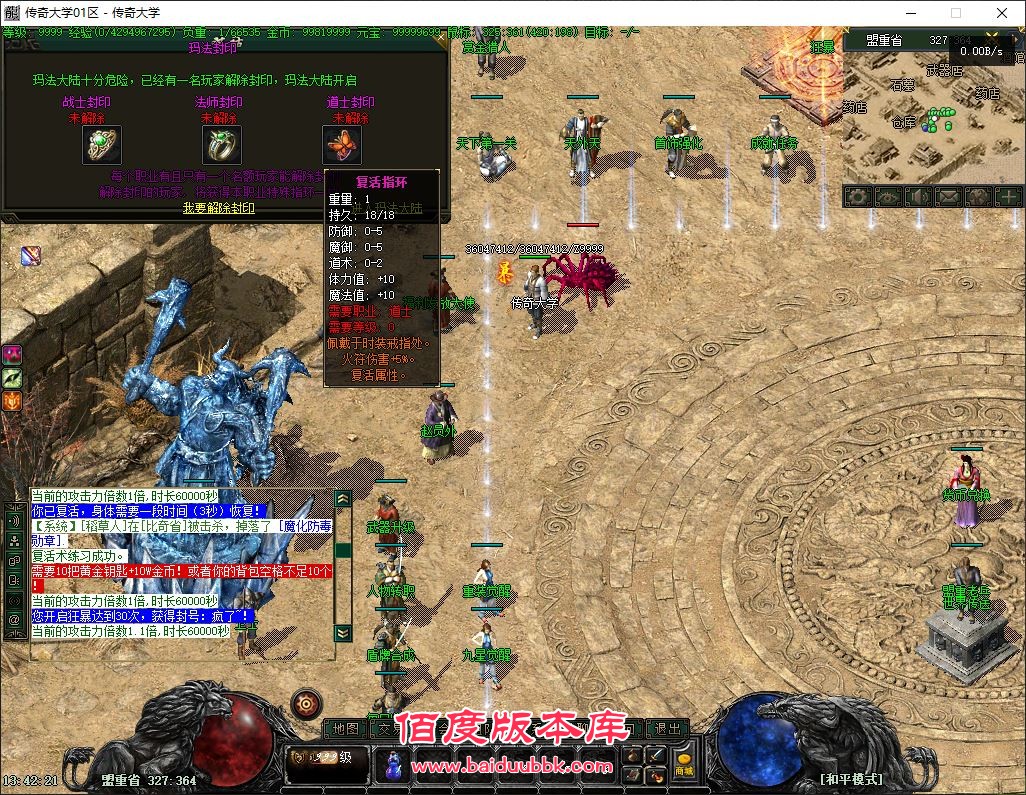Open the 商城 shop
Viewport: 1026px width, 795px height.
(x=684, y=763)
